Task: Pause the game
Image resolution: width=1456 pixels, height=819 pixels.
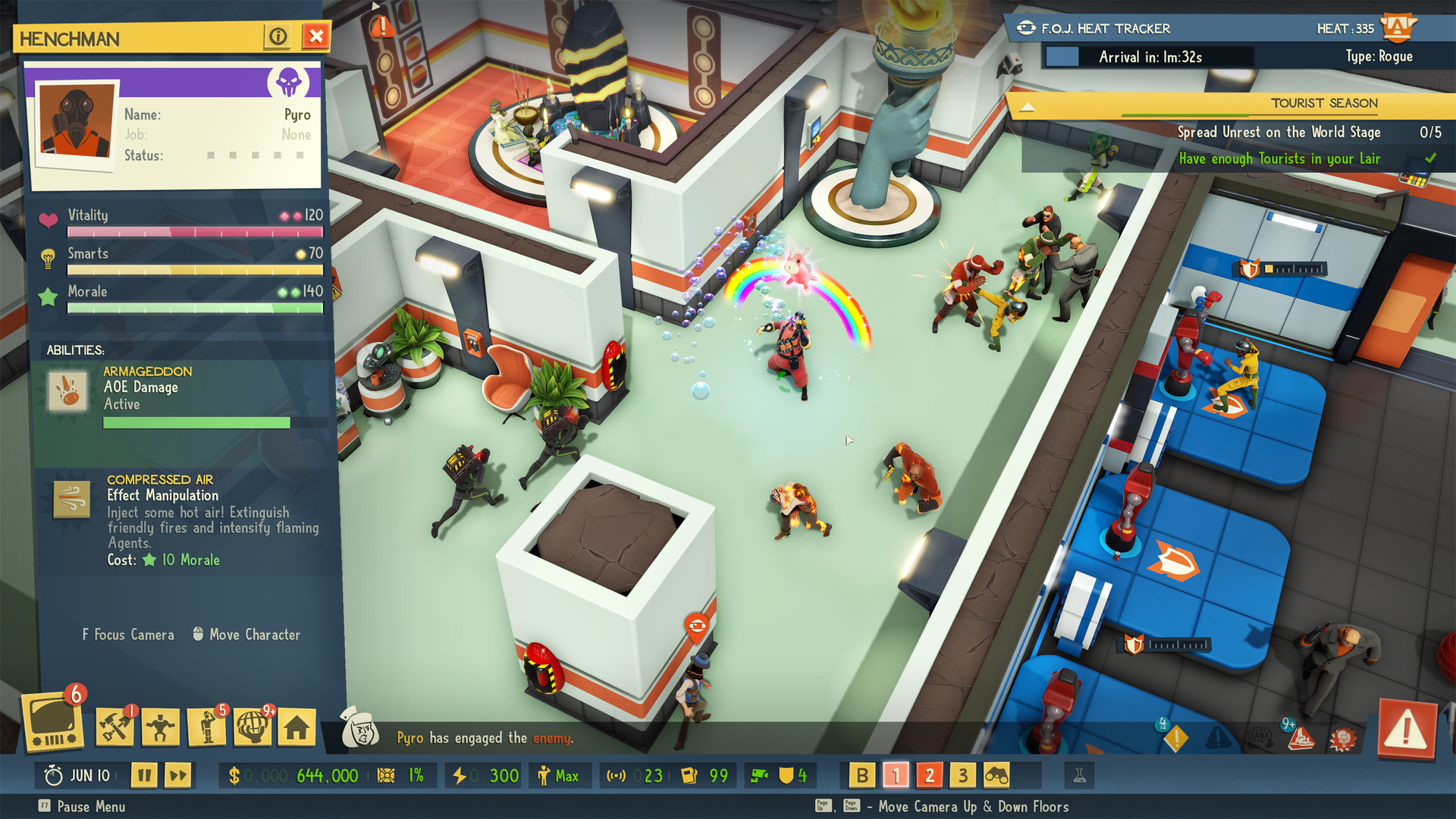Action: [x=143, y=775]
